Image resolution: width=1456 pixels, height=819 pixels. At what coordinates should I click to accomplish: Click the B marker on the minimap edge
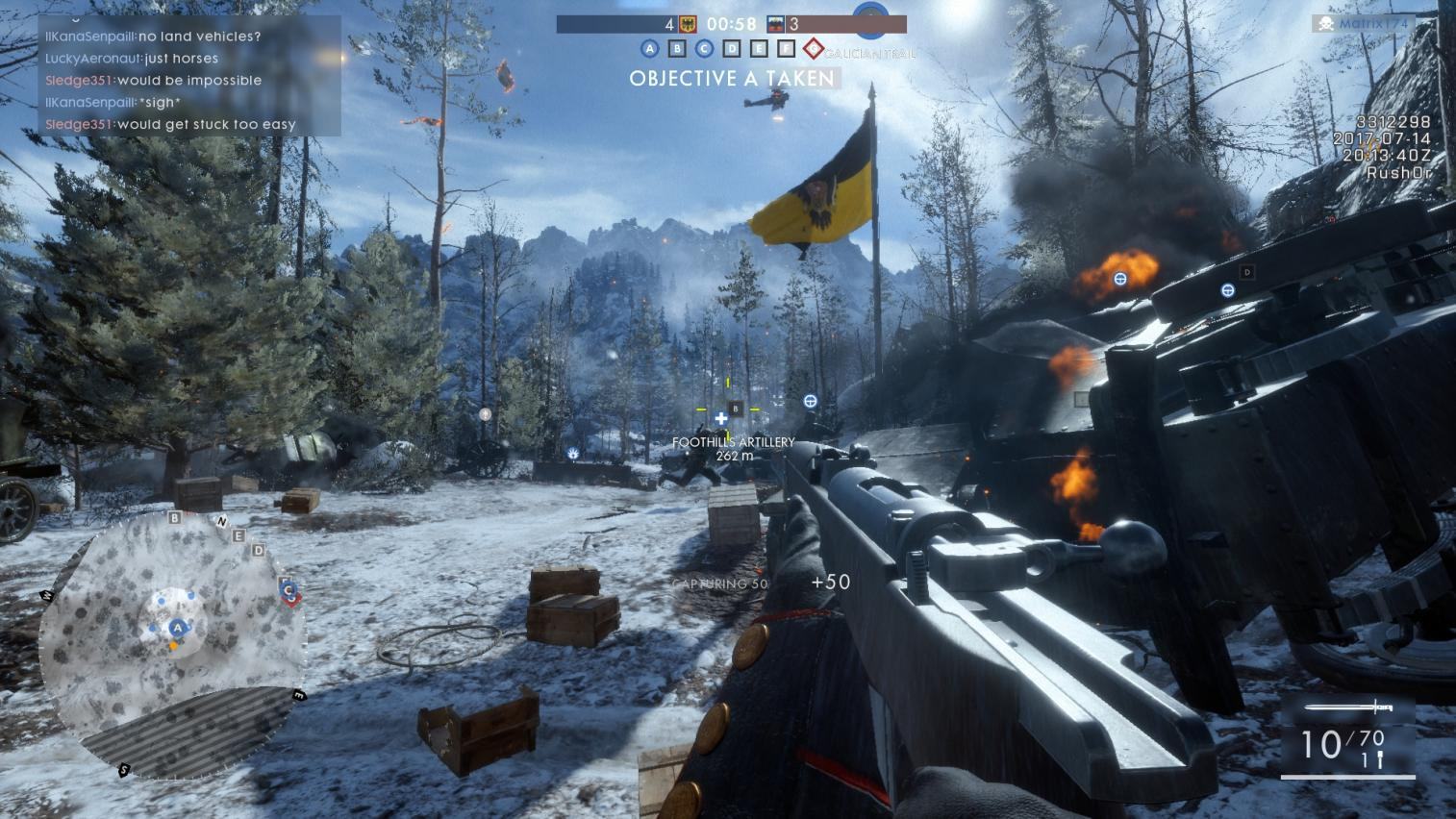[x=174, y=518]
